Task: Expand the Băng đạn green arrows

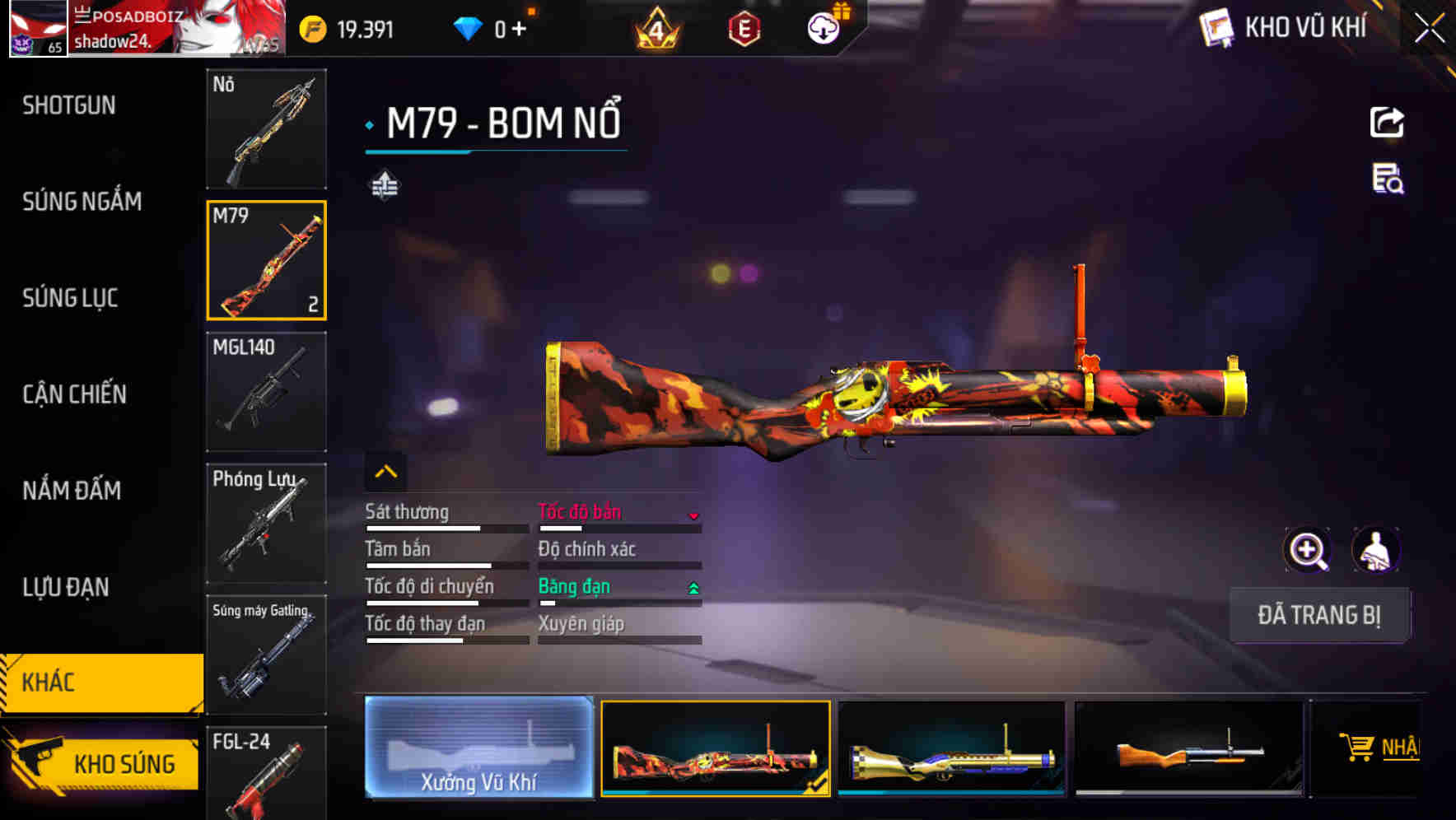Action: click(693, 588)
